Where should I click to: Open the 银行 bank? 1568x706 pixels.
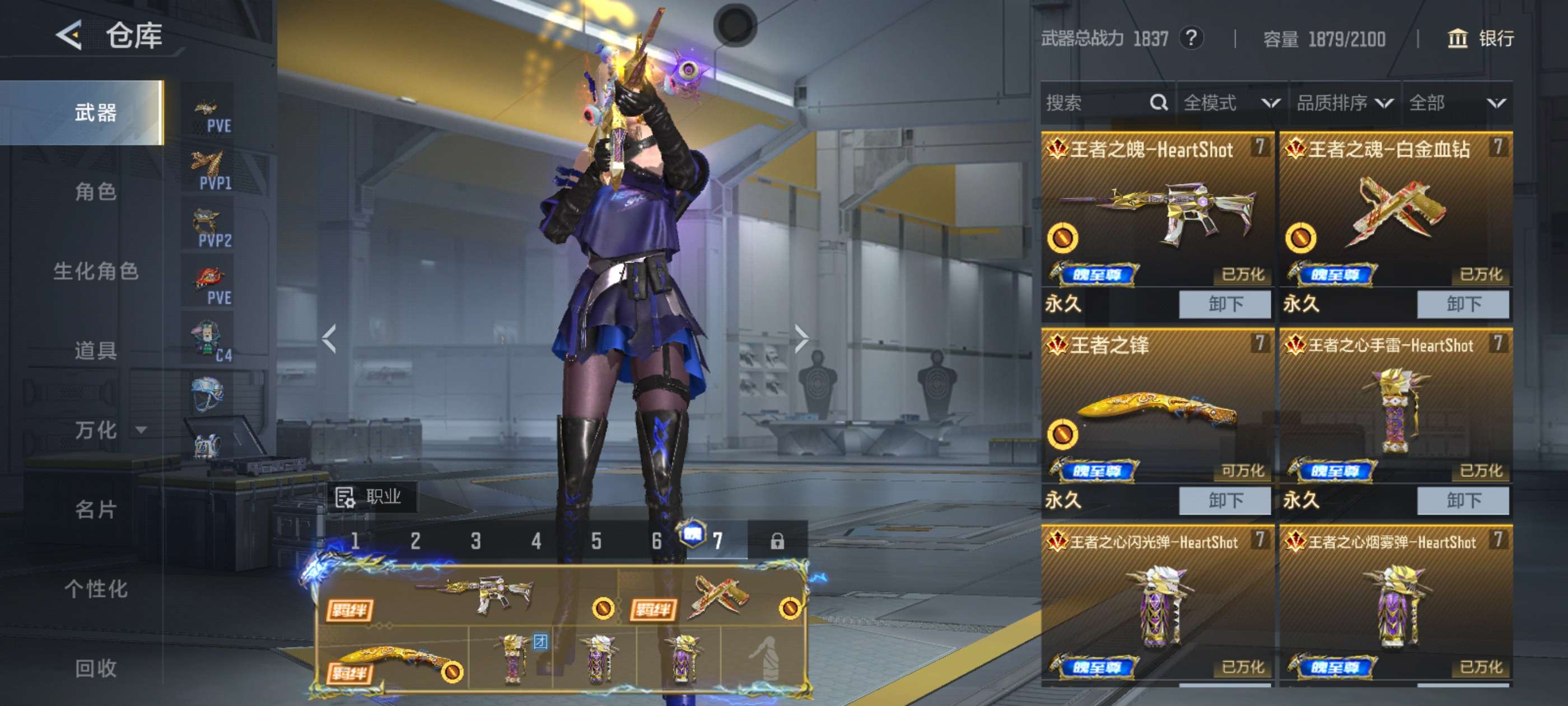click(1480, 38)
